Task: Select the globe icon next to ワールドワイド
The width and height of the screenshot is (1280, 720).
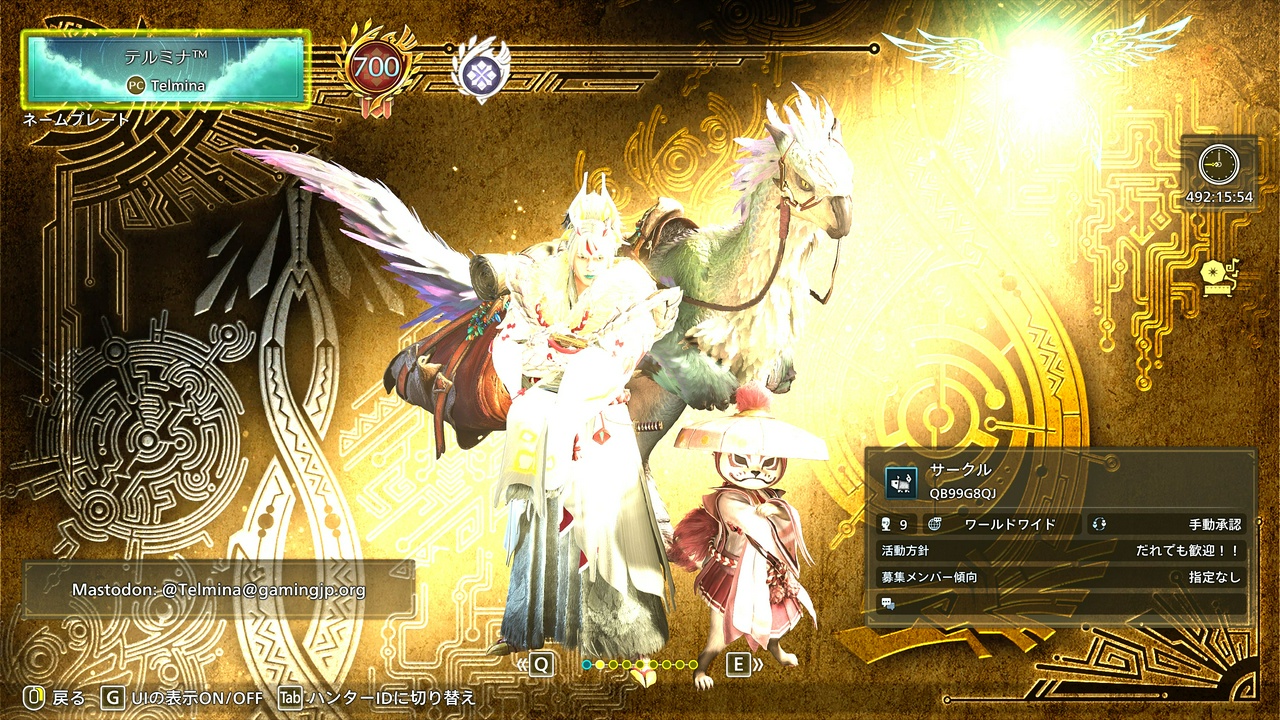Action: 933,521
